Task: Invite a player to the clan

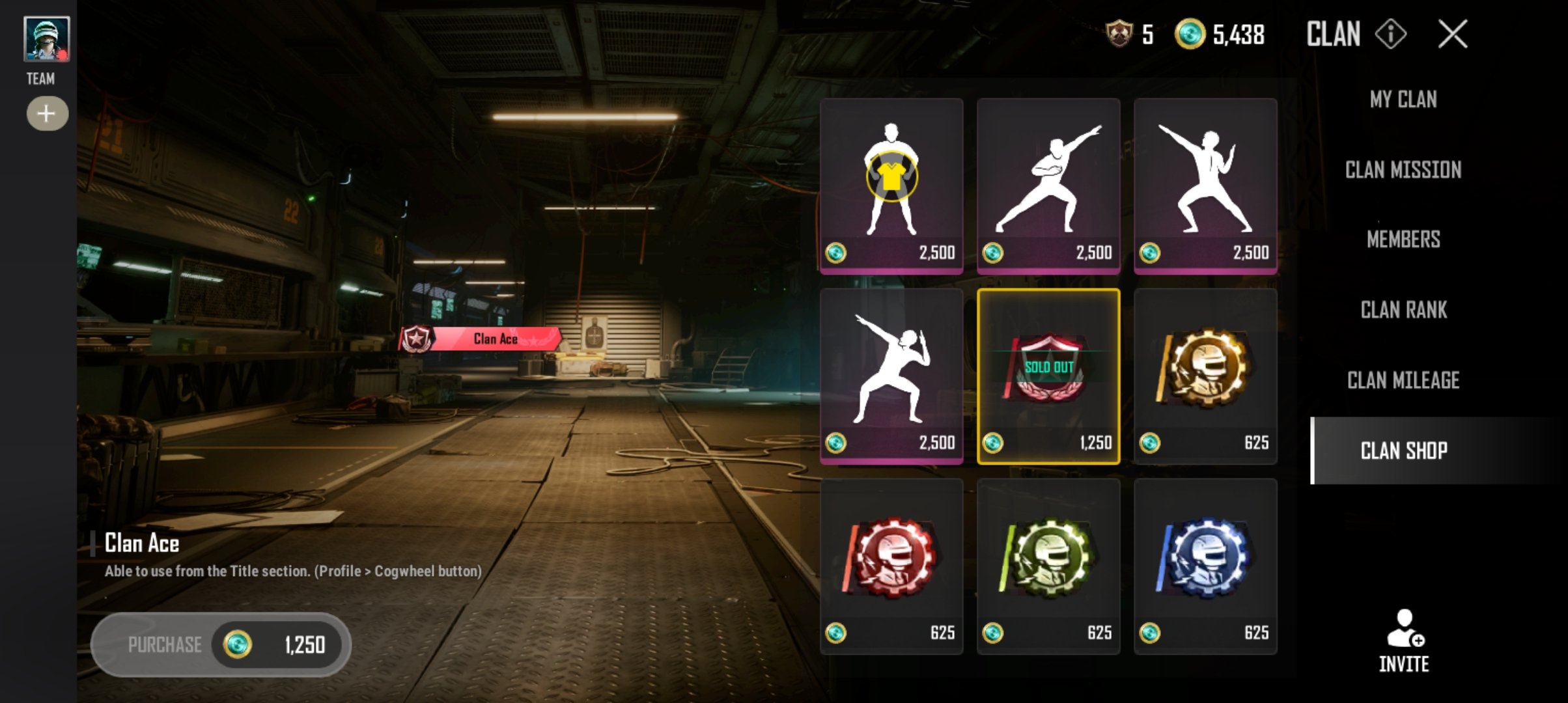Action: point(1403,640)
